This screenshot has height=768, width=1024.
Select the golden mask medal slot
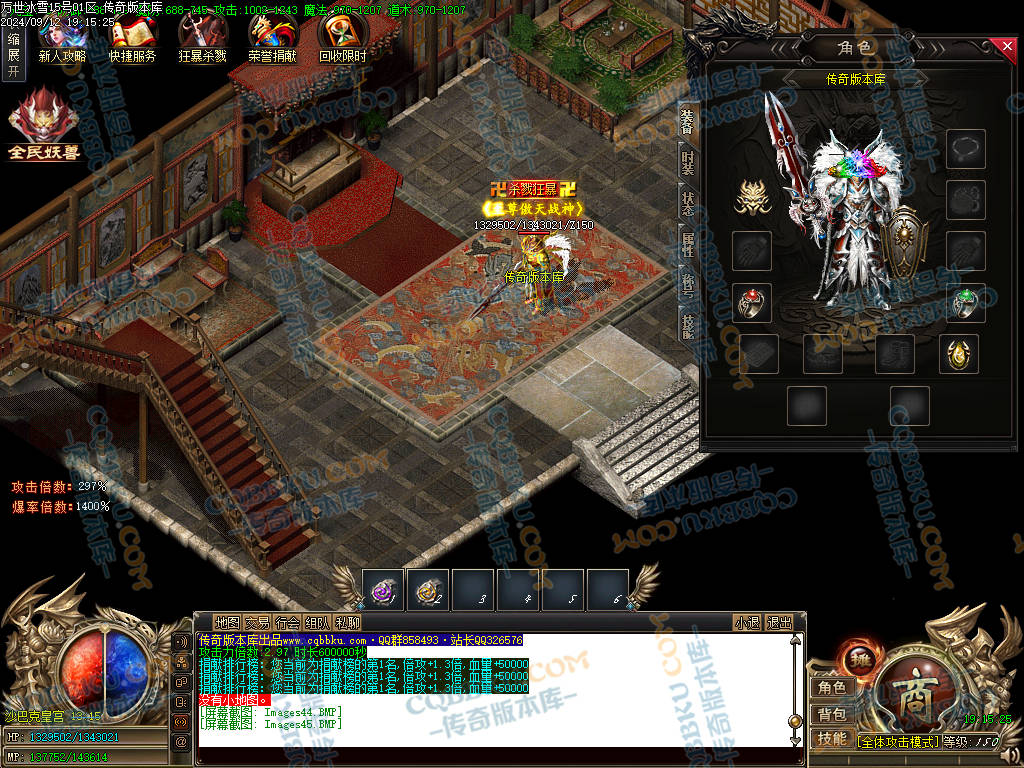point(752,198)
